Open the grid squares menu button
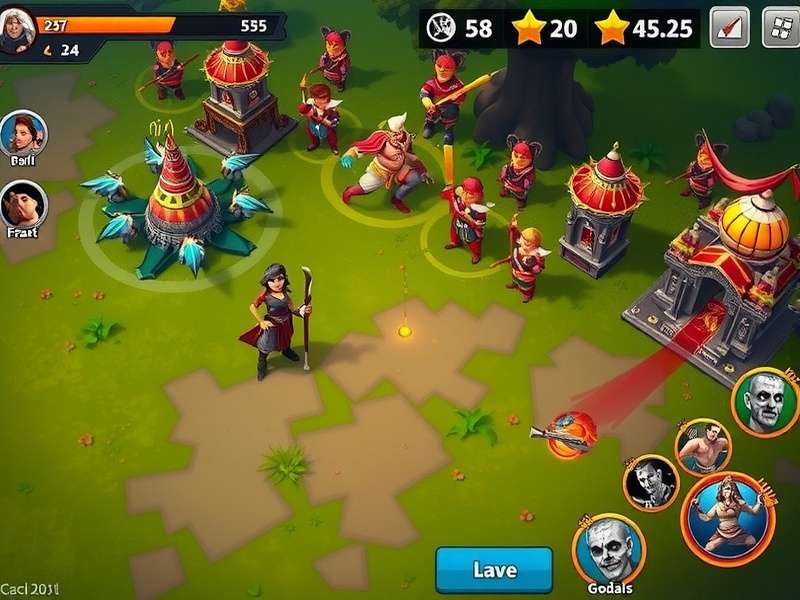The height and width of the screenshot is (600, 800). coord(780,28)
